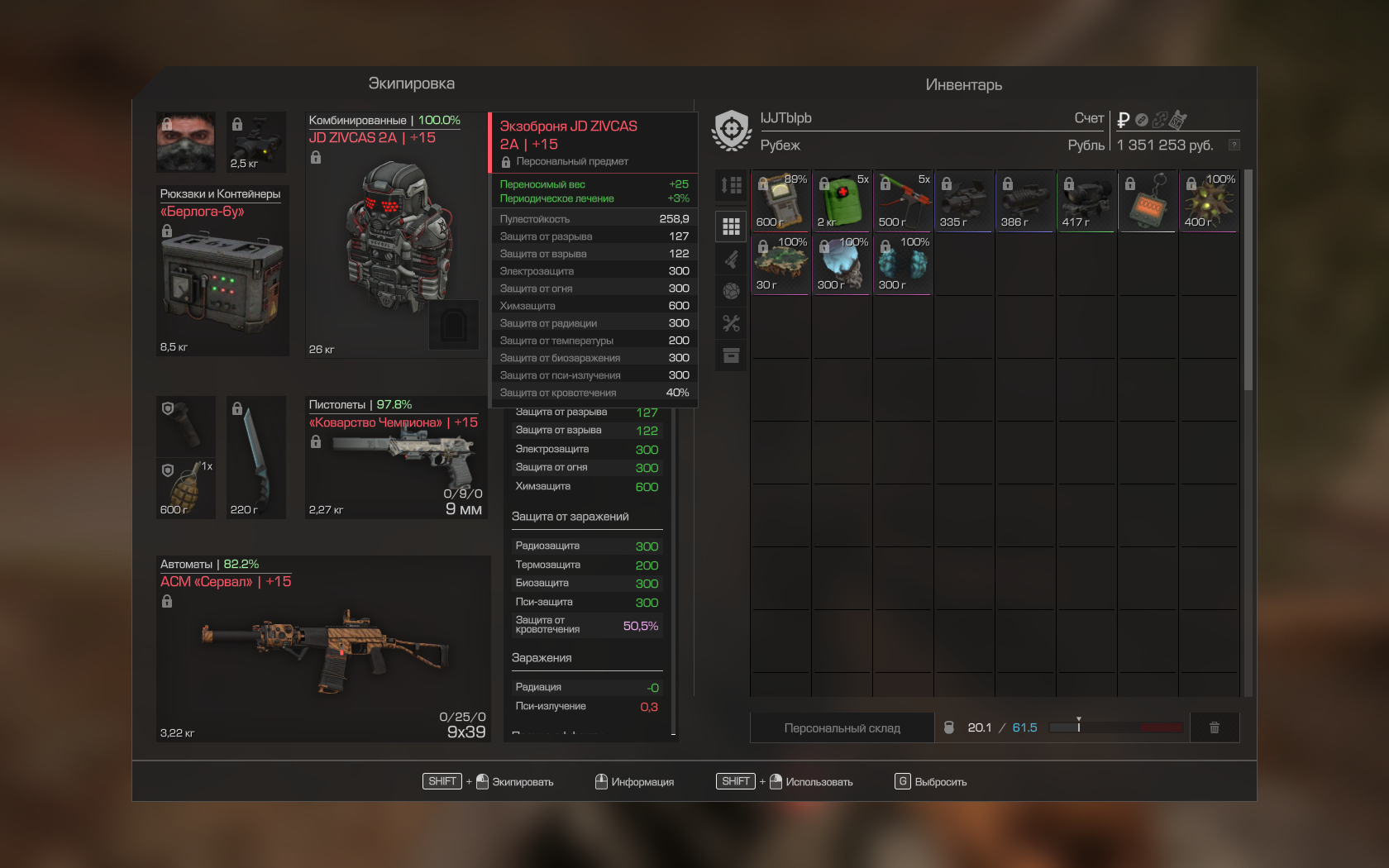Screen dimensions: 1389x868
Task: Open the currency help question mark
Action: click(x=1234, y=145)
